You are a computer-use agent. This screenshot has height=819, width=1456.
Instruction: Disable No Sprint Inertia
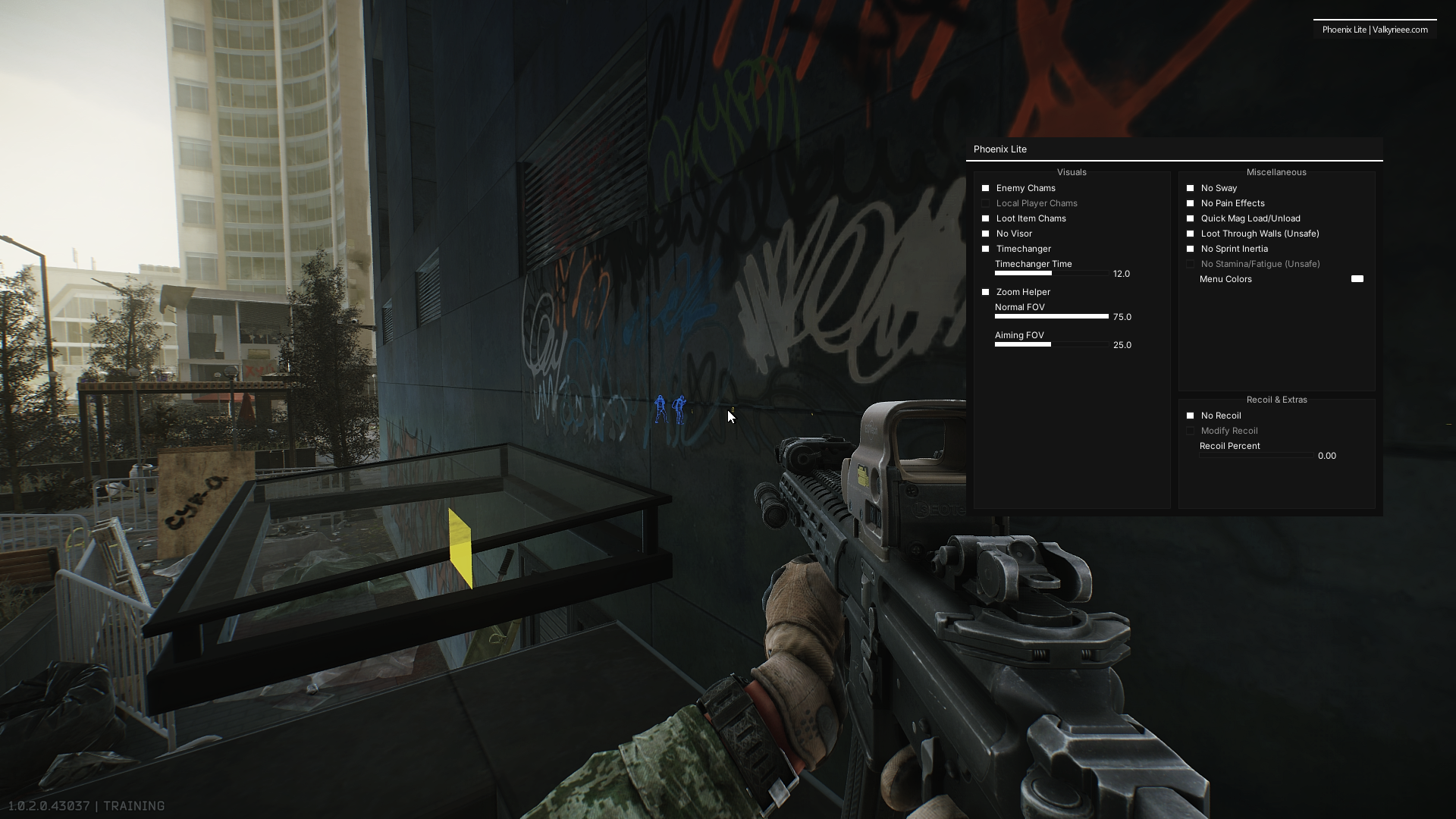point(1191,249)
